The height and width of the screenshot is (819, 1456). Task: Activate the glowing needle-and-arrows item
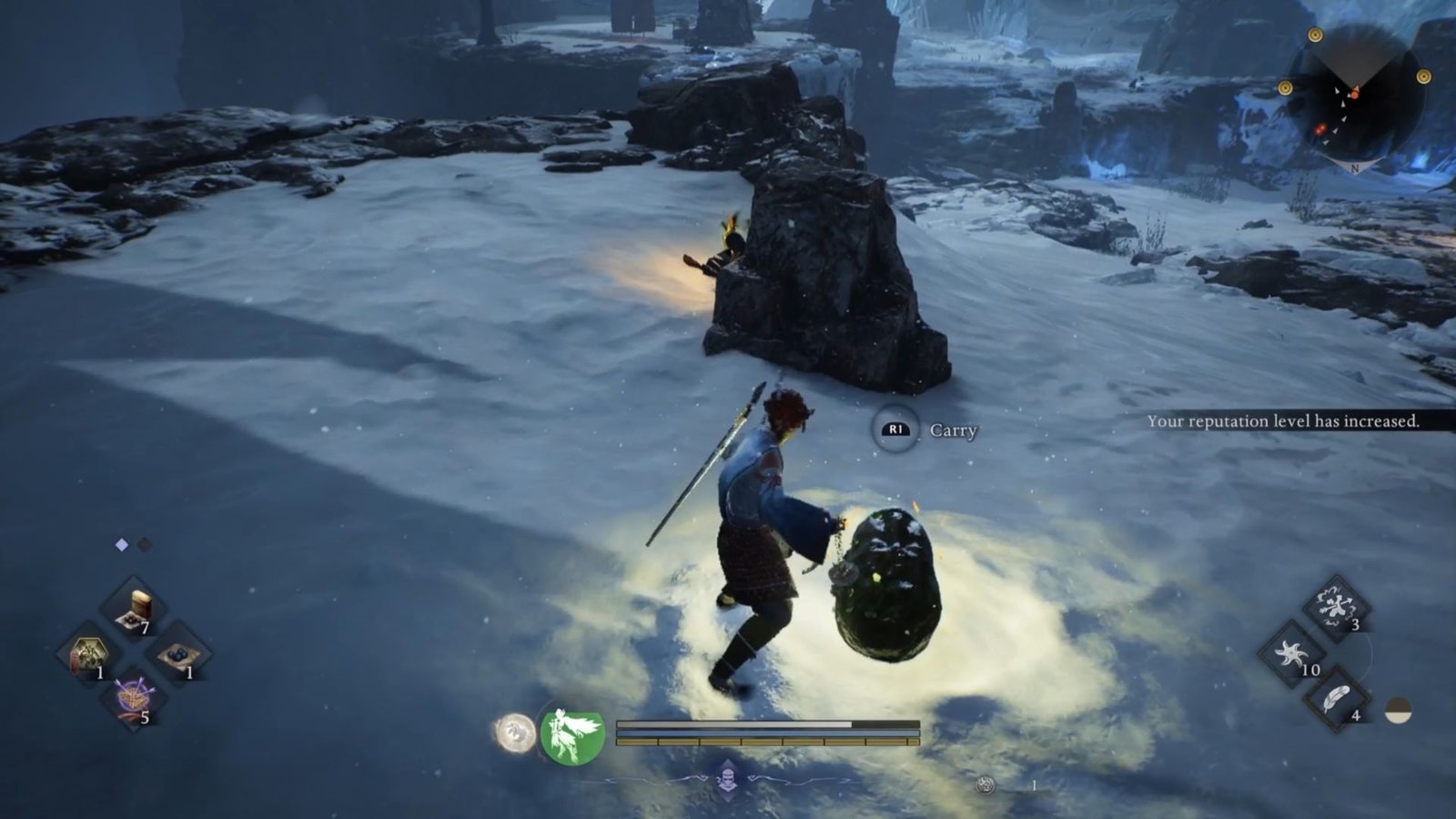coord(132,697)
